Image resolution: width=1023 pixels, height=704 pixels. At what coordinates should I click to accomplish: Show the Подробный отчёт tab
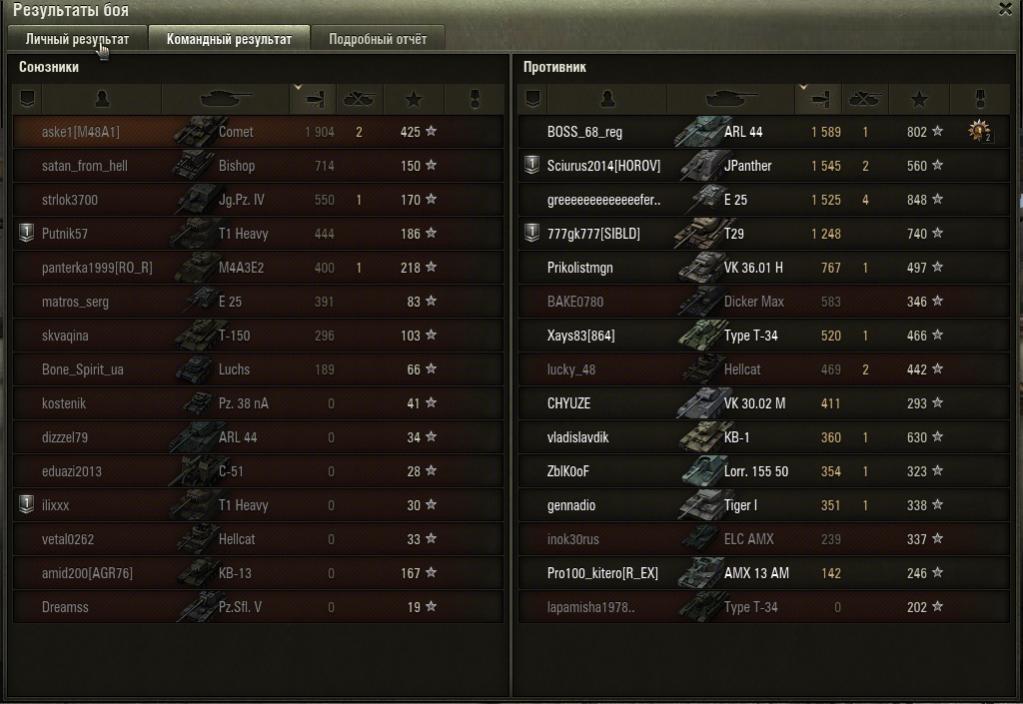coord(377,39)
